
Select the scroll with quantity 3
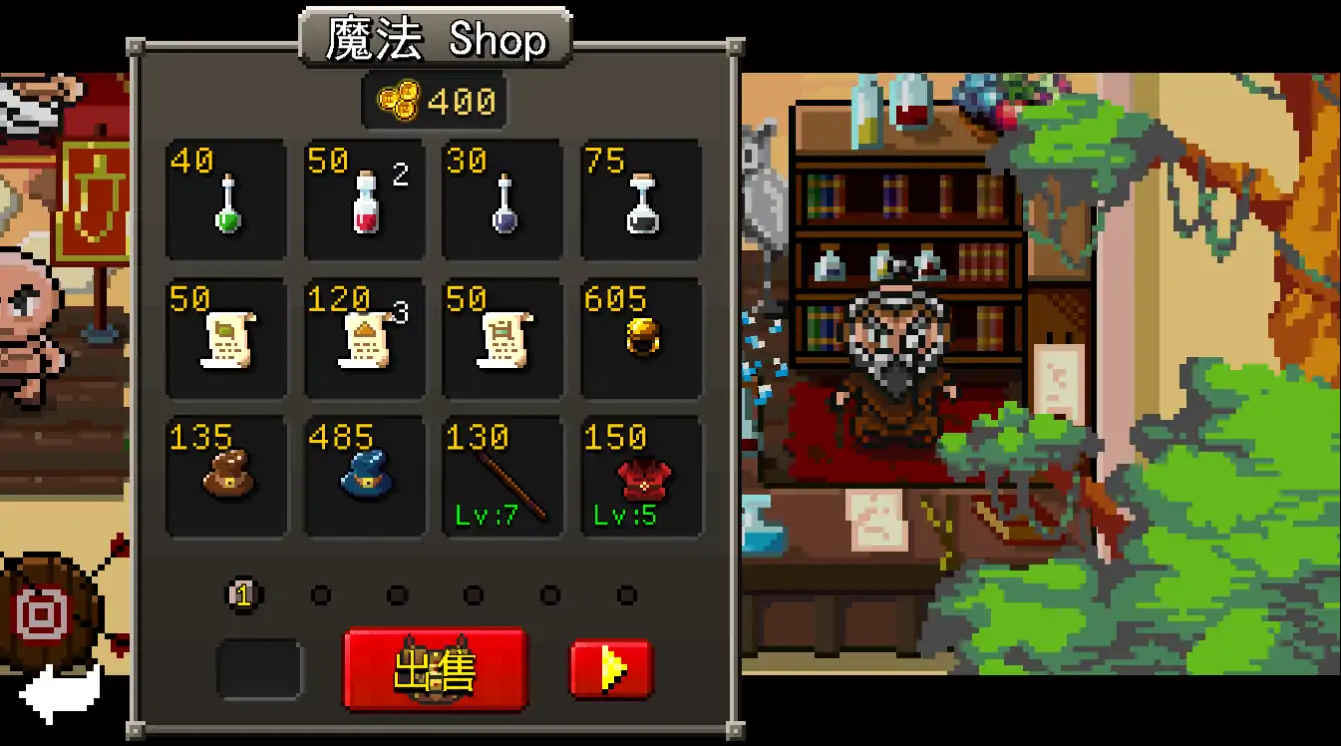(364, 337)
